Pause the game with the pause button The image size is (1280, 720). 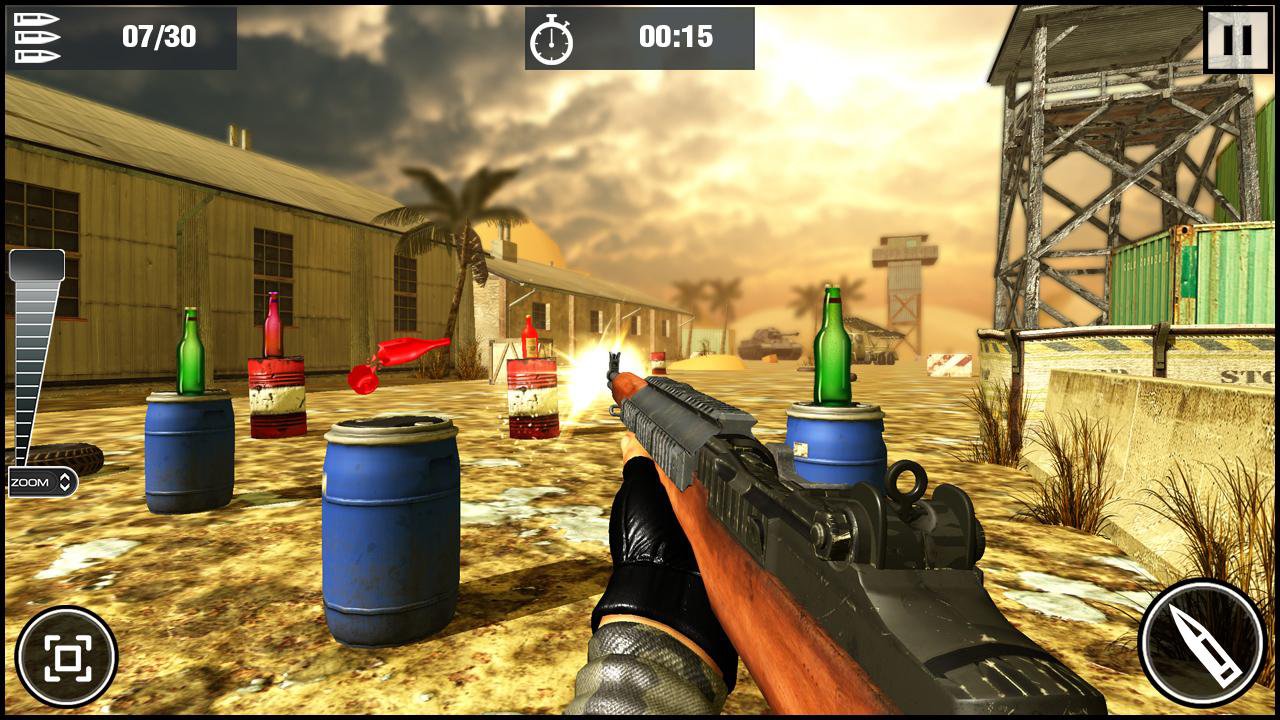point(1237,40)
